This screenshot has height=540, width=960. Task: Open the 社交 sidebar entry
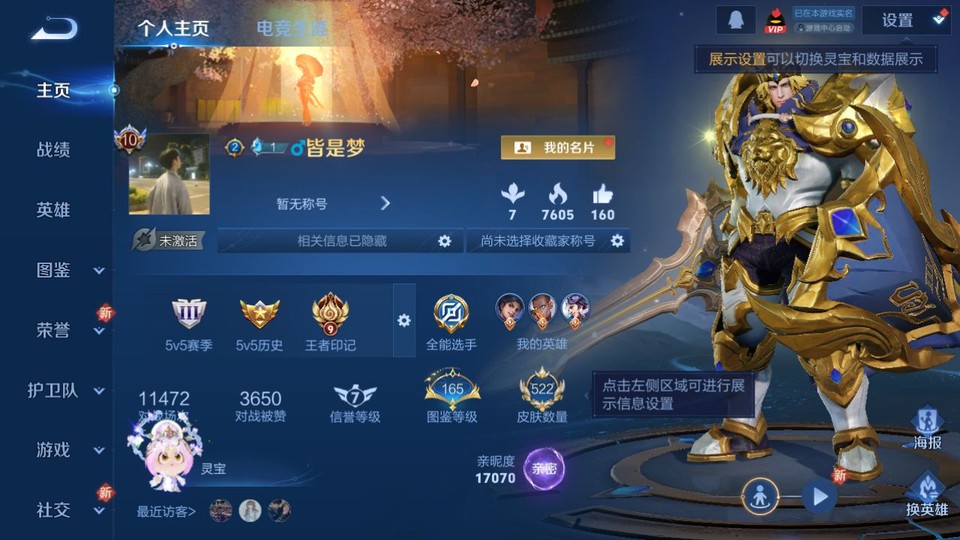point(68,510)
